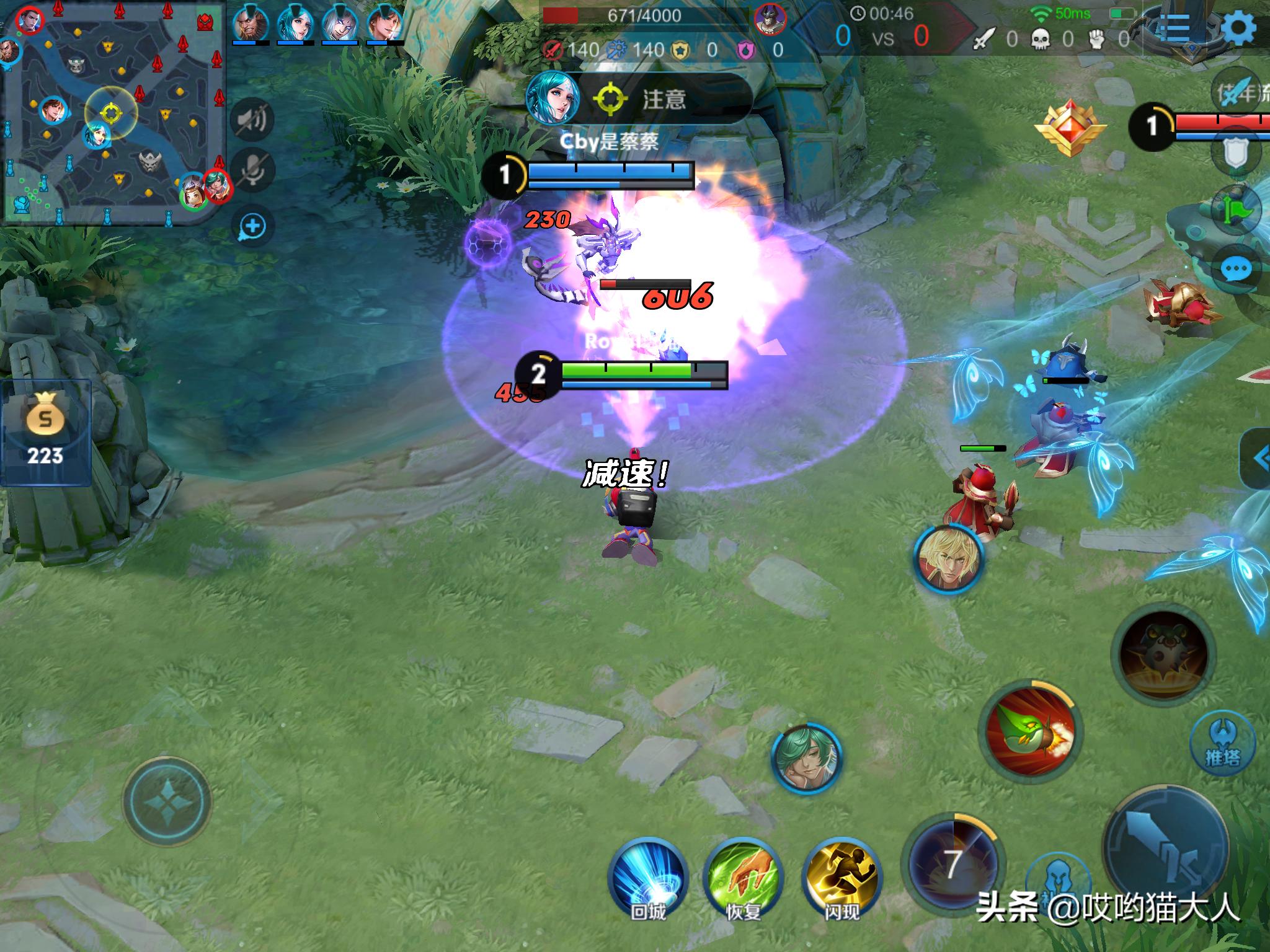Open the settings gear menu
The image size is (1270, 952).
[x=1239, y=28]
